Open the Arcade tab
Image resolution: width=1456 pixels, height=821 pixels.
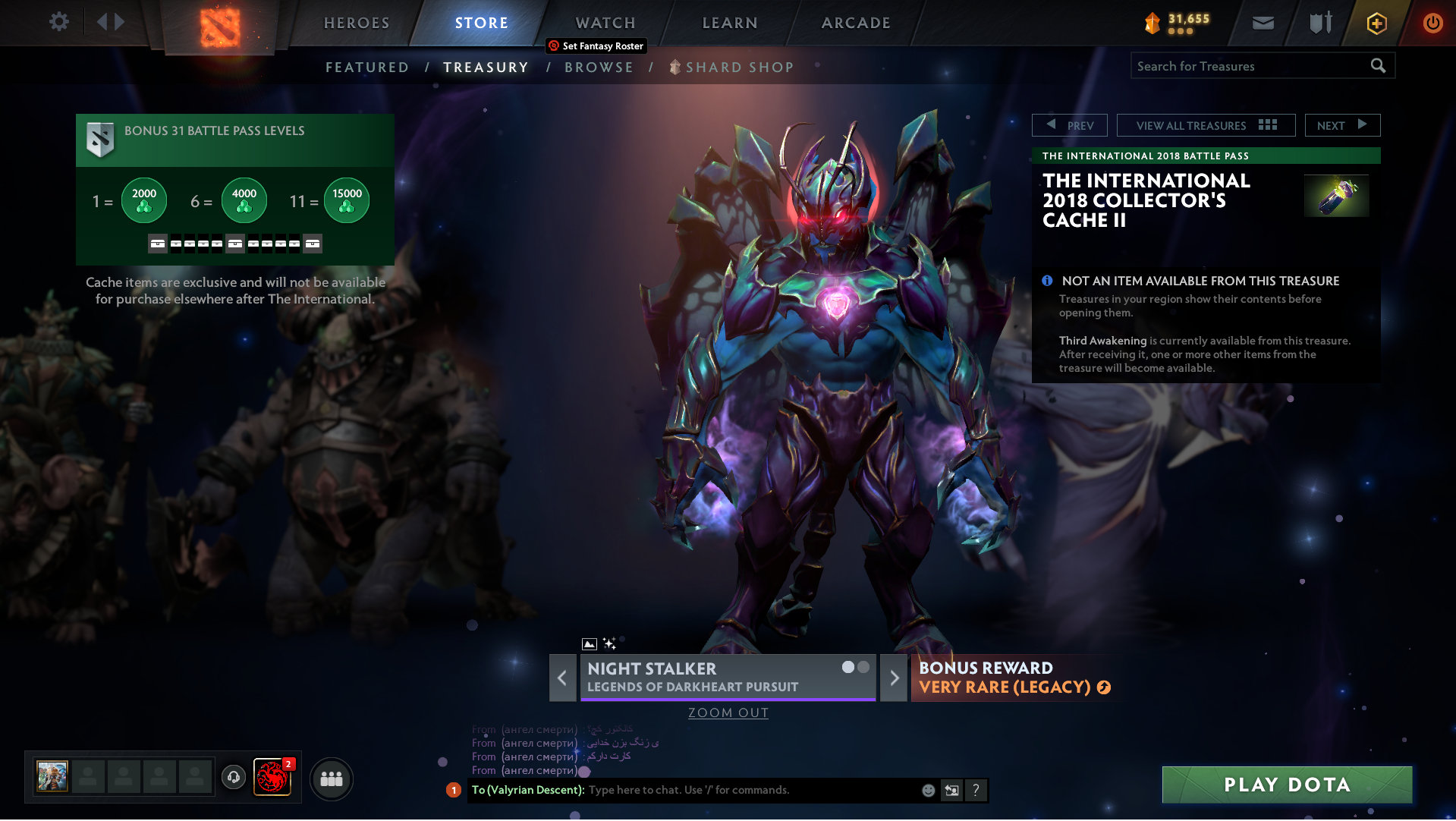[x=856, y=23]
